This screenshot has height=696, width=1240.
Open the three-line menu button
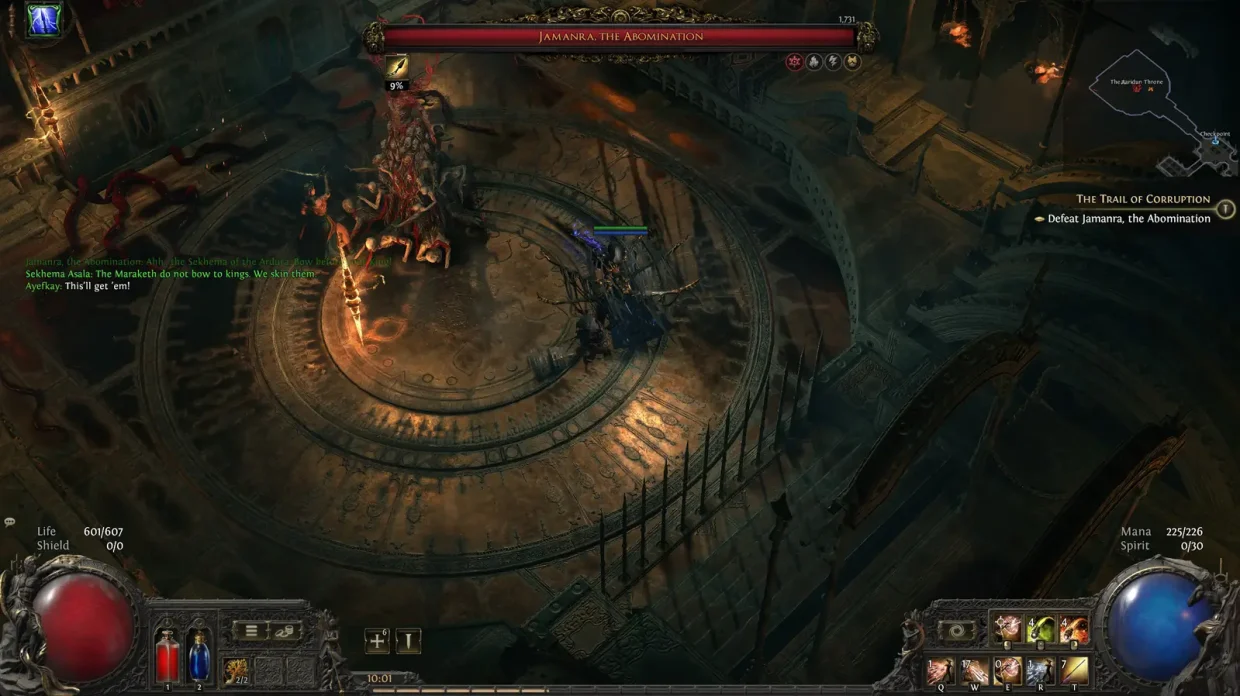(251, 631)
